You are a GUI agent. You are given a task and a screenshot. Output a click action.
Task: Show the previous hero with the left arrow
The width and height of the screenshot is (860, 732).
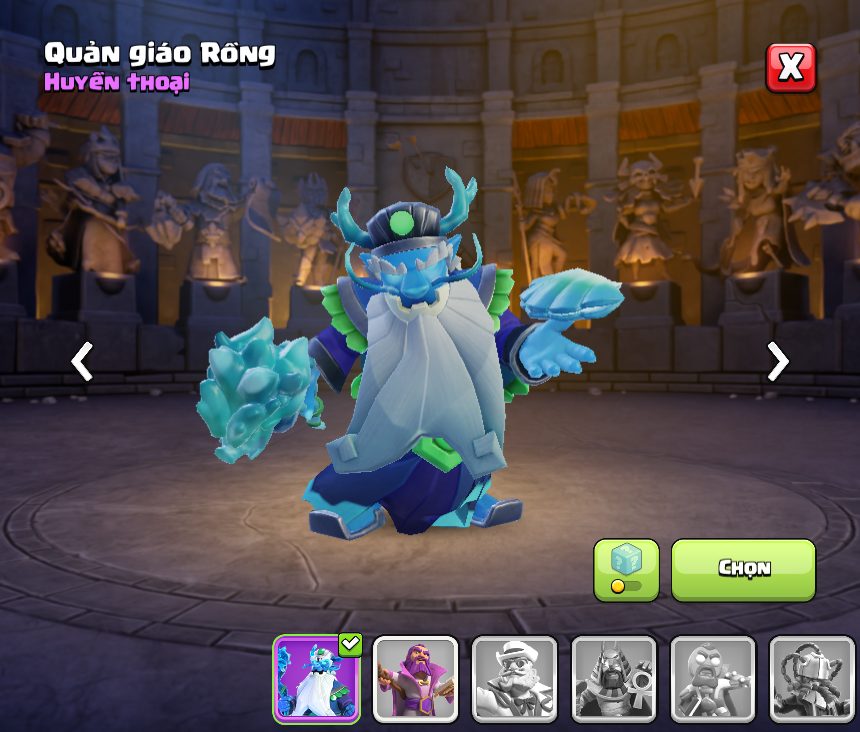pyautogui.click(x=83, y=361)
